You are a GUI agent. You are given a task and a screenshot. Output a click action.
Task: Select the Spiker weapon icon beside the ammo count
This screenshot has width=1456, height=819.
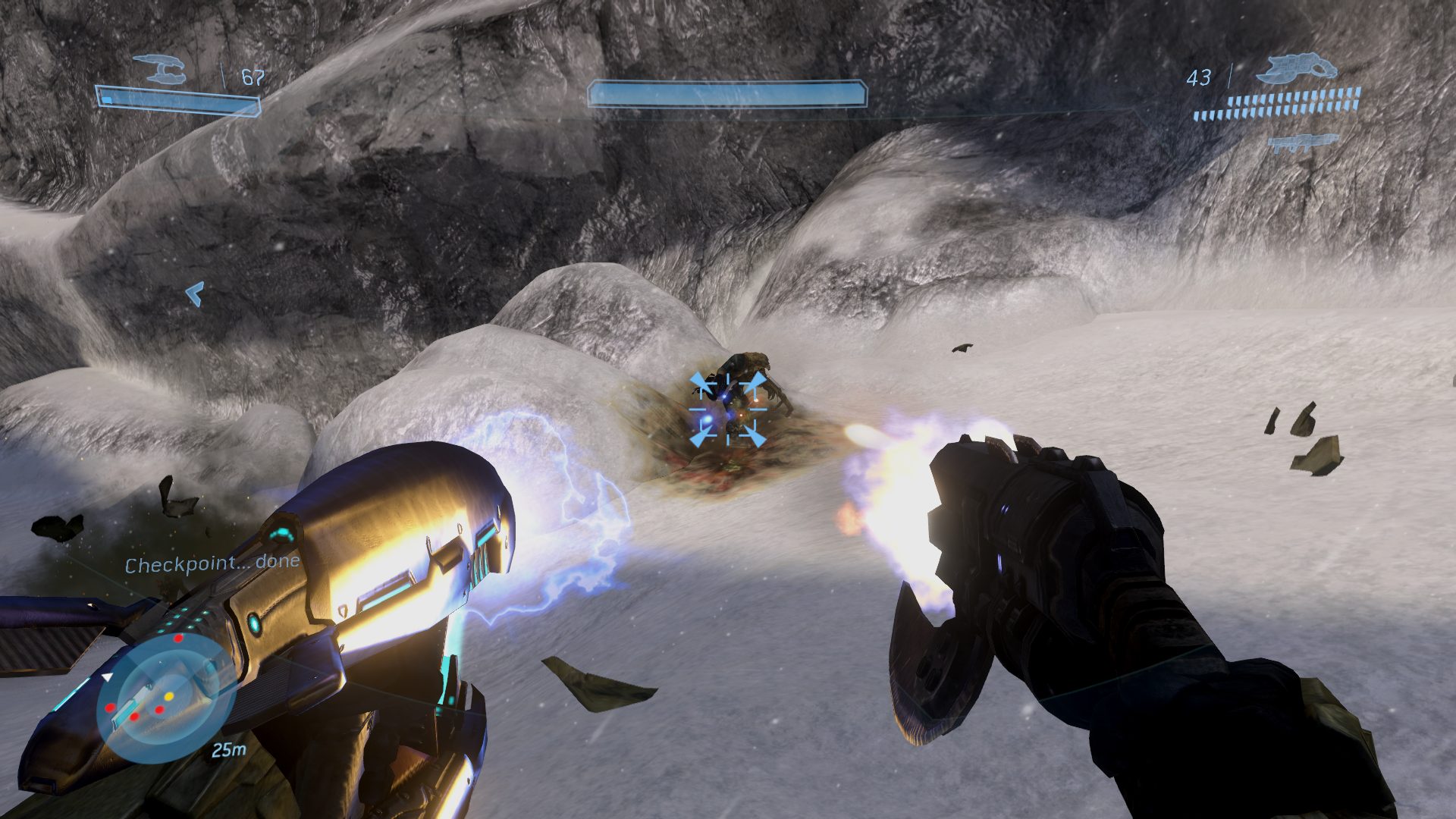click(x=1296, y=68)
